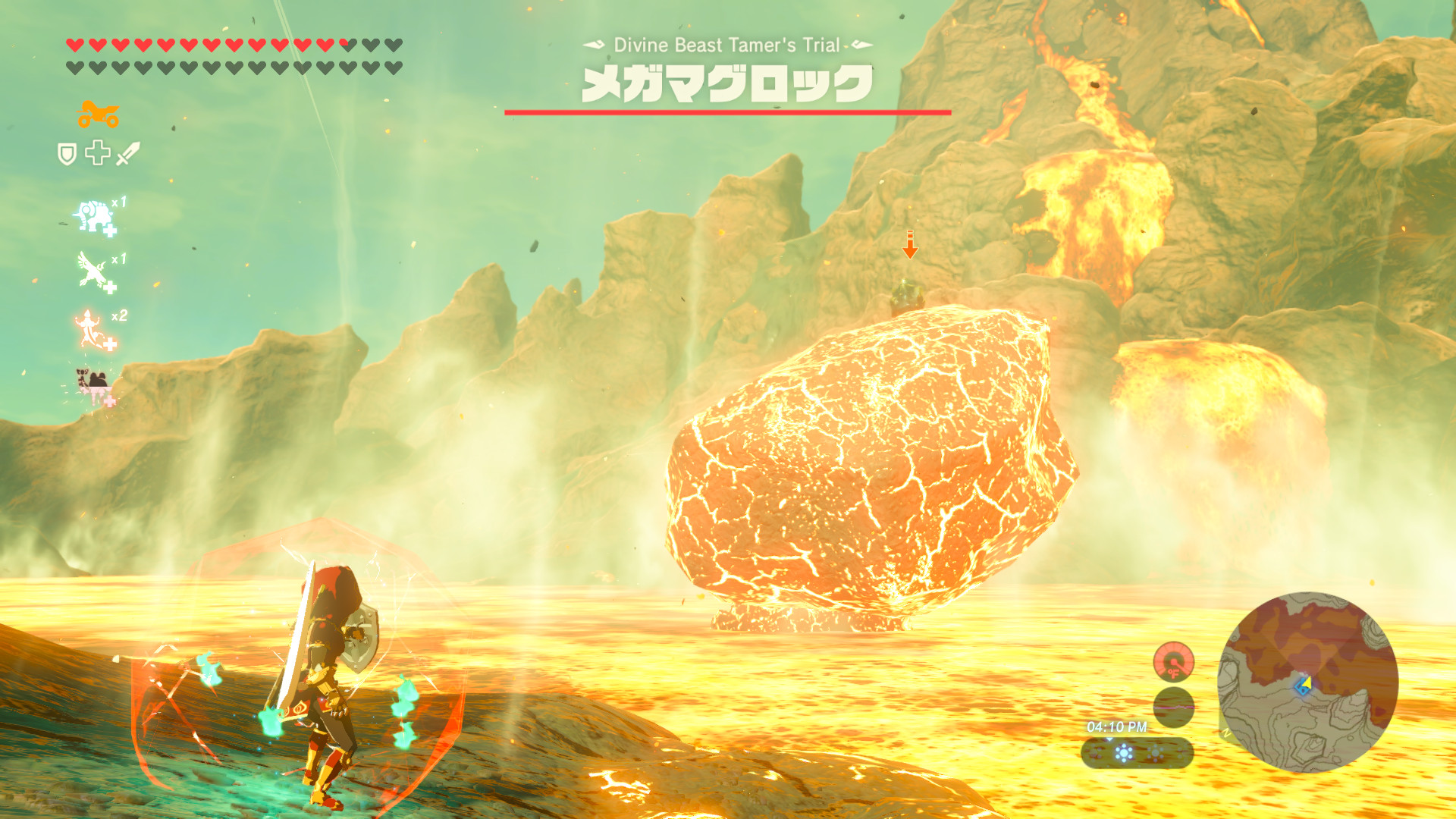
Task: Click the orange marker arrow above the boss
Action: pyautogui.click(x=908, y=245)
